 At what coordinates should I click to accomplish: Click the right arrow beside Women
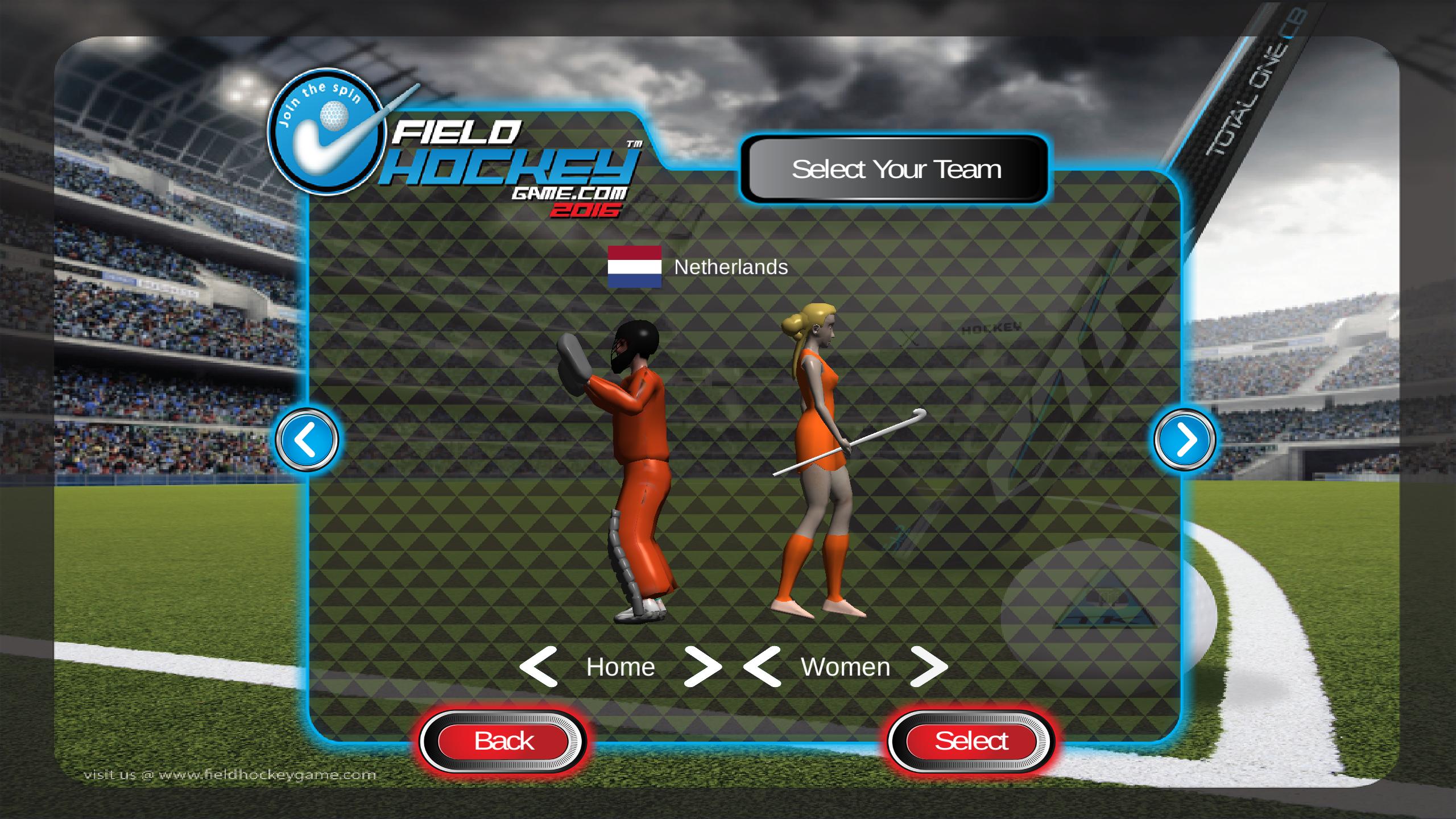[929, 667]
